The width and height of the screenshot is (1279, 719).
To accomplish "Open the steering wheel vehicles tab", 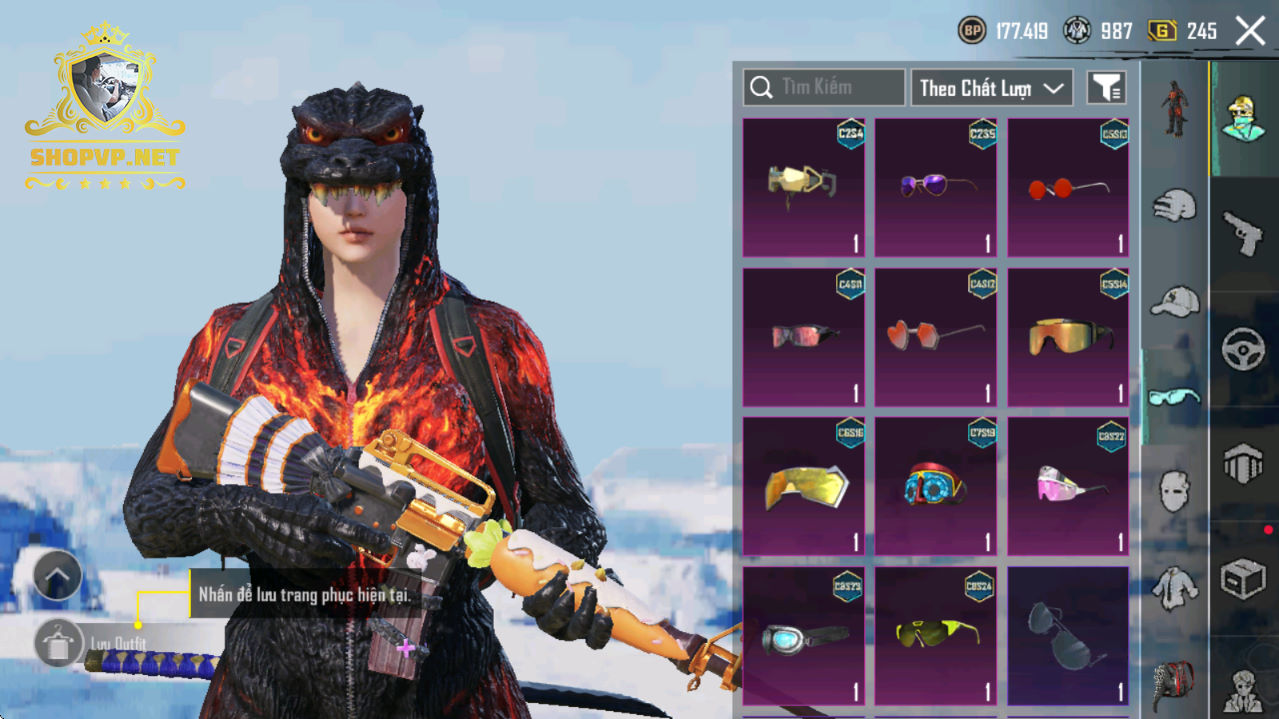I will pos(1243,350).
